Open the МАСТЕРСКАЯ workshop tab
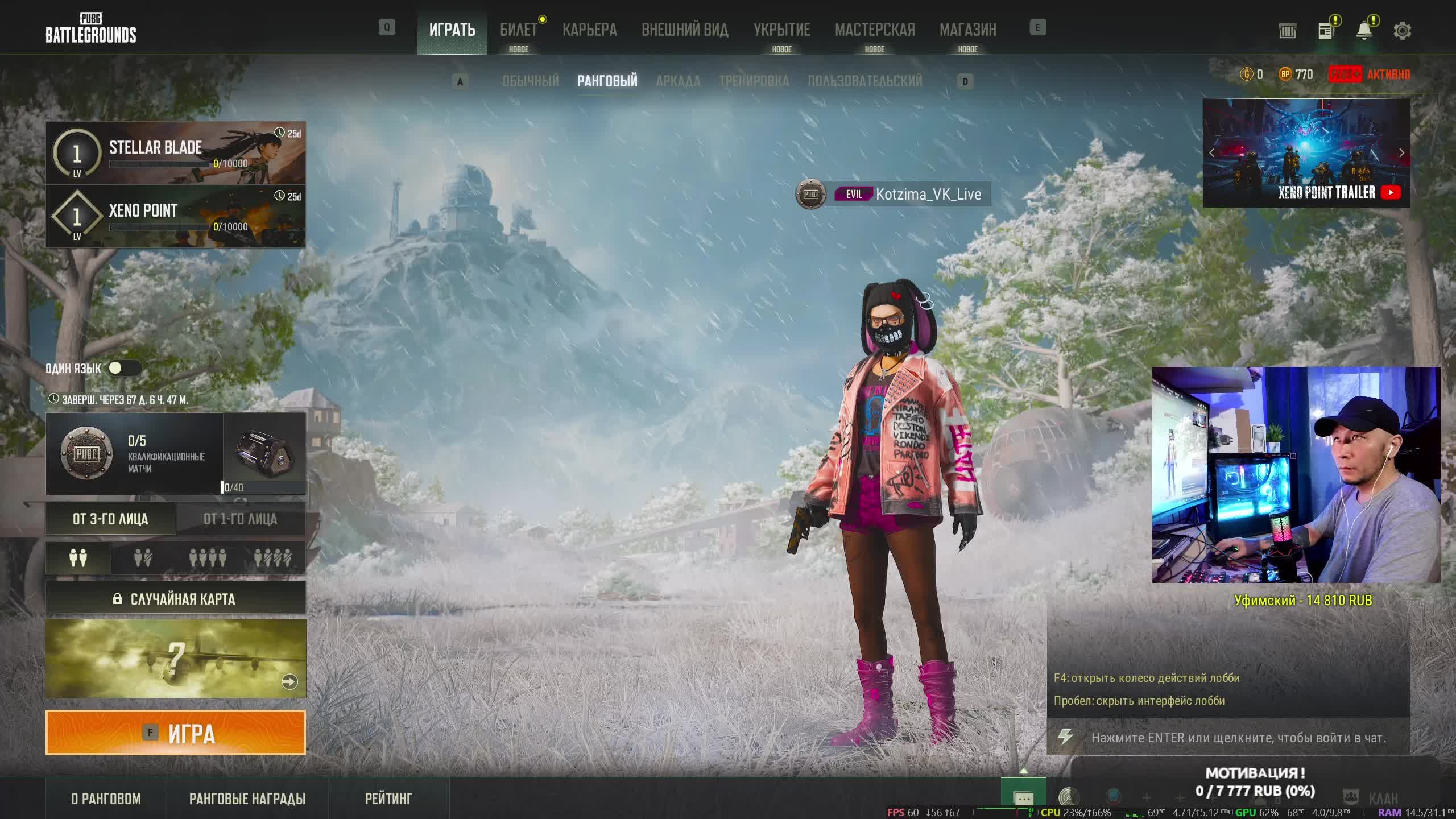 (x=875, y=30)
